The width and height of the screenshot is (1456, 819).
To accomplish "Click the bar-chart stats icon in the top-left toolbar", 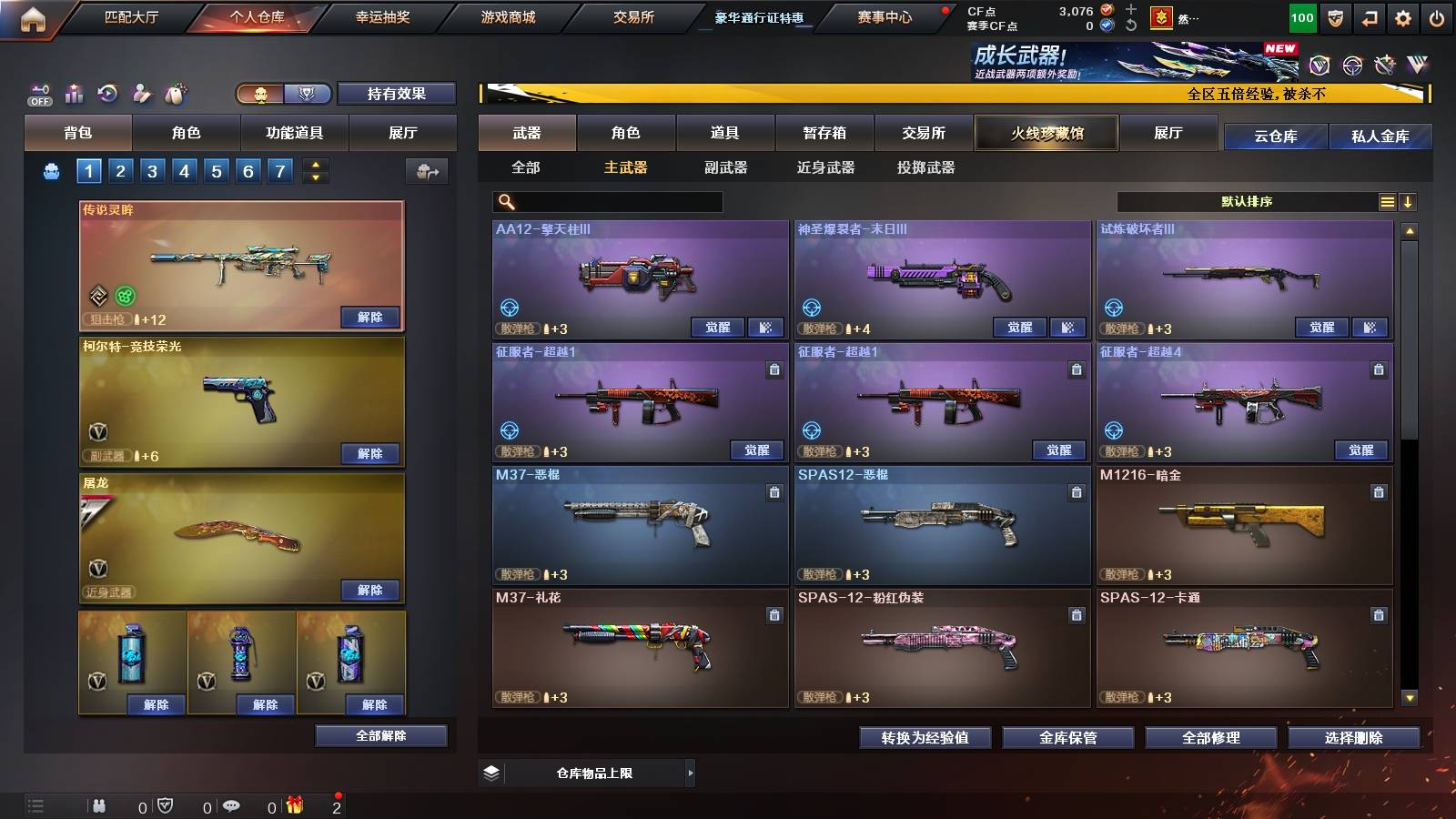I will point(73,92).
